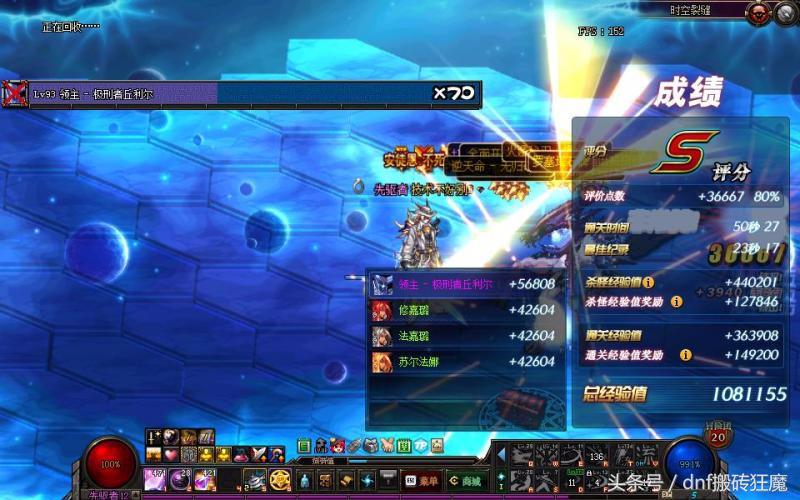Click the skull icon beside 时空裂缝
Screen dimensions: 800x500
click(x=762, y=12)
